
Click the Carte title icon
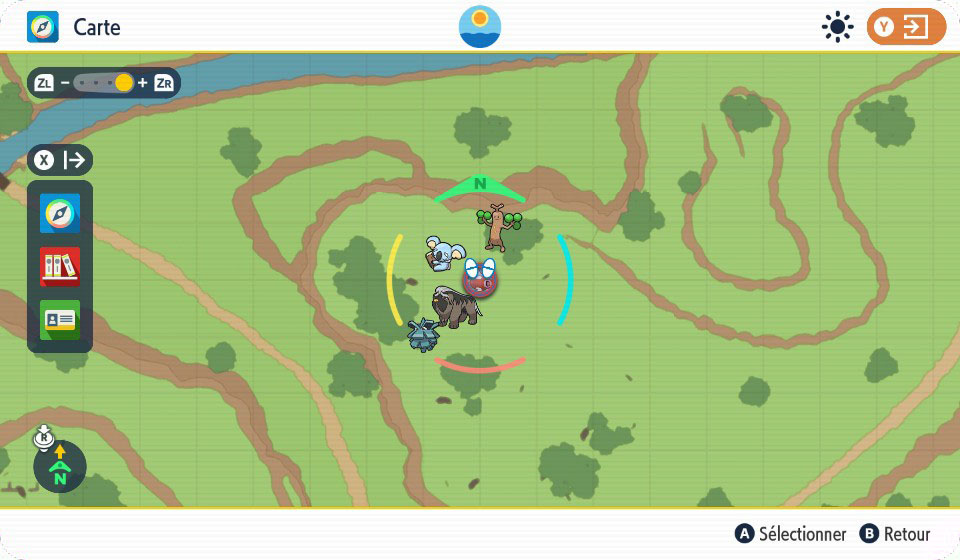43,27
